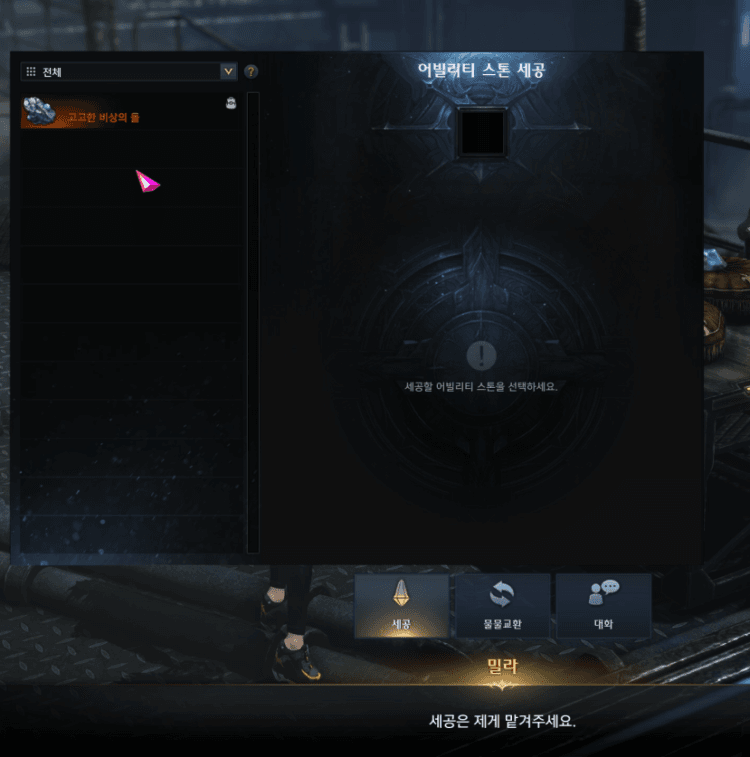This screenshot has height=757, width=750.
Task: Open the 전체 filter dropdown
Action: [129, 72]
